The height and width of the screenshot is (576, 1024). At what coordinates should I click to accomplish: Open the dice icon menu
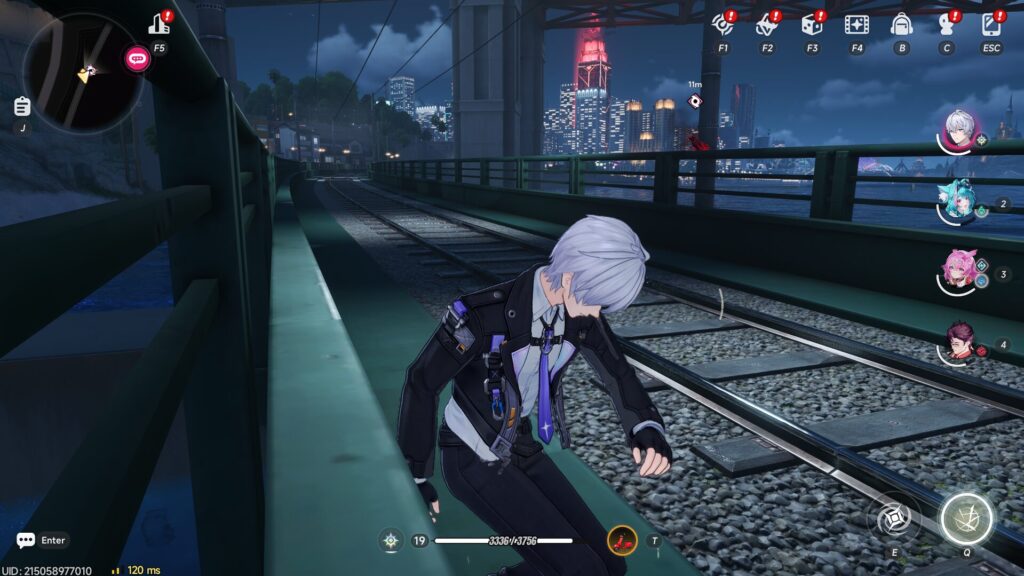(x=811, y=24)
